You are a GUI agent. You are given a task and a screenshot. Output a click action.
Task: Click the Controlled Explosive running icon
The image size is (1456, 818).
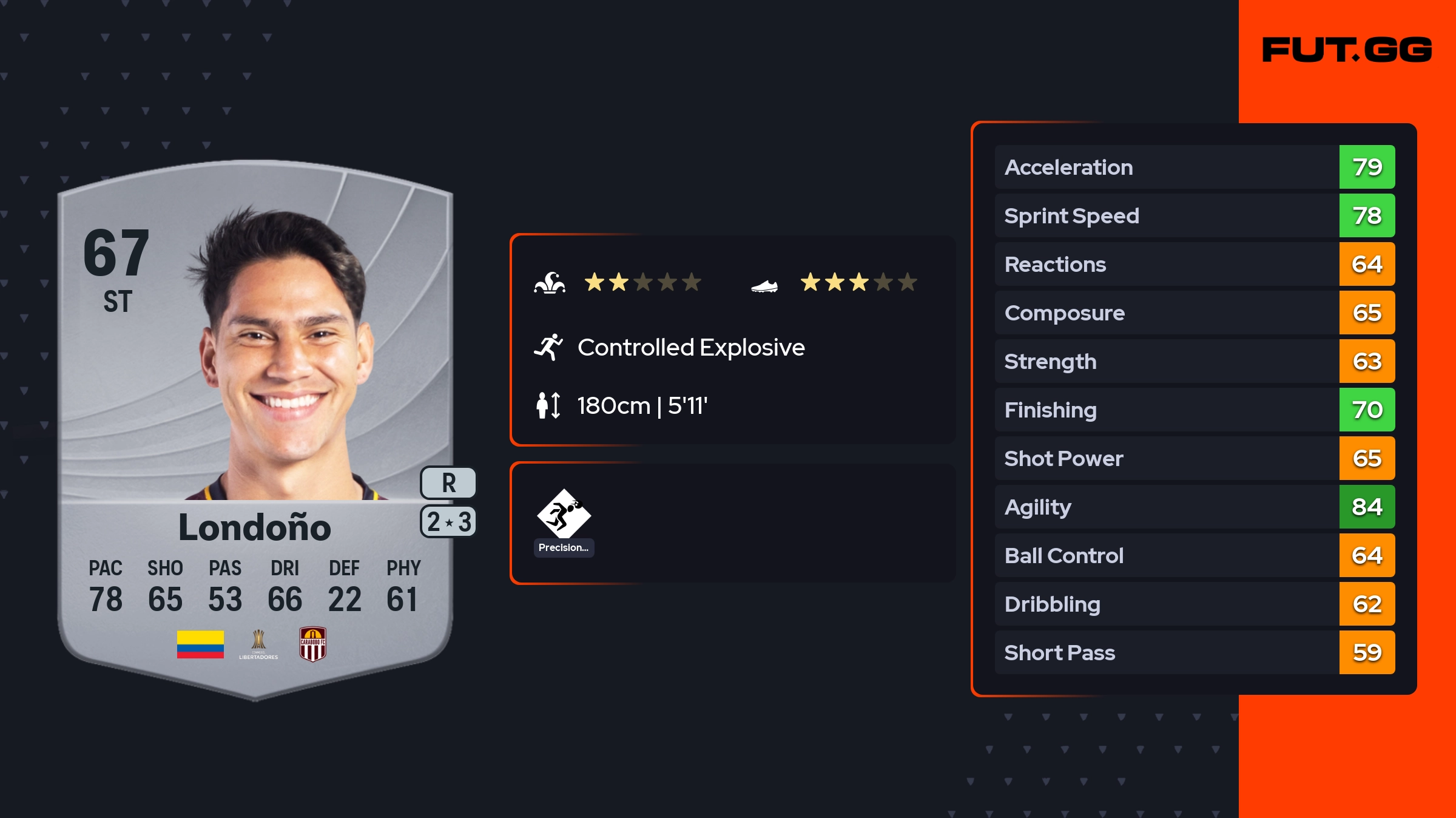pos(548,347)
